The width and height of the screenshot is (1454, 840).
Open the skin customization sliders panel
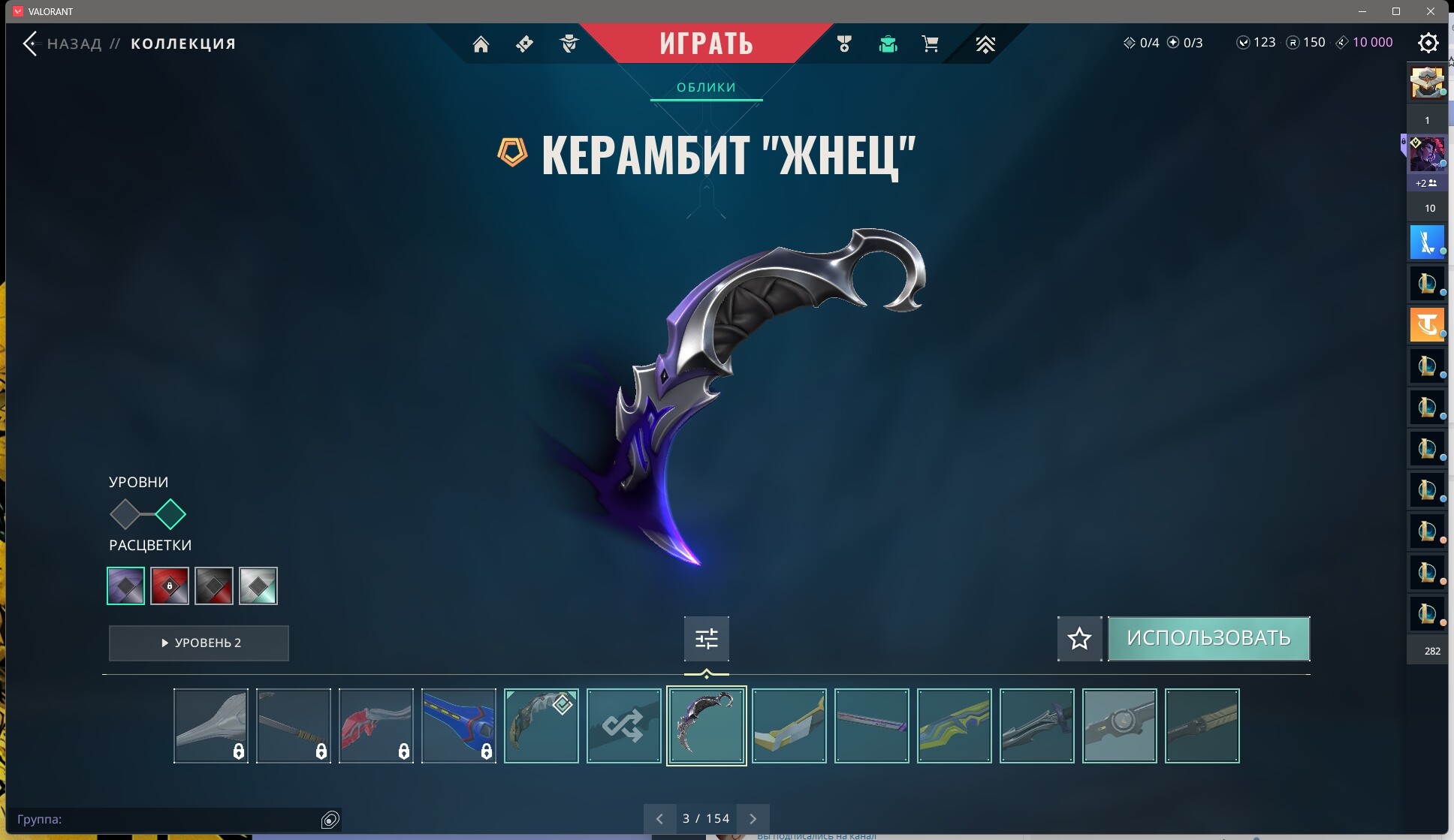click(x=707, y=638)
